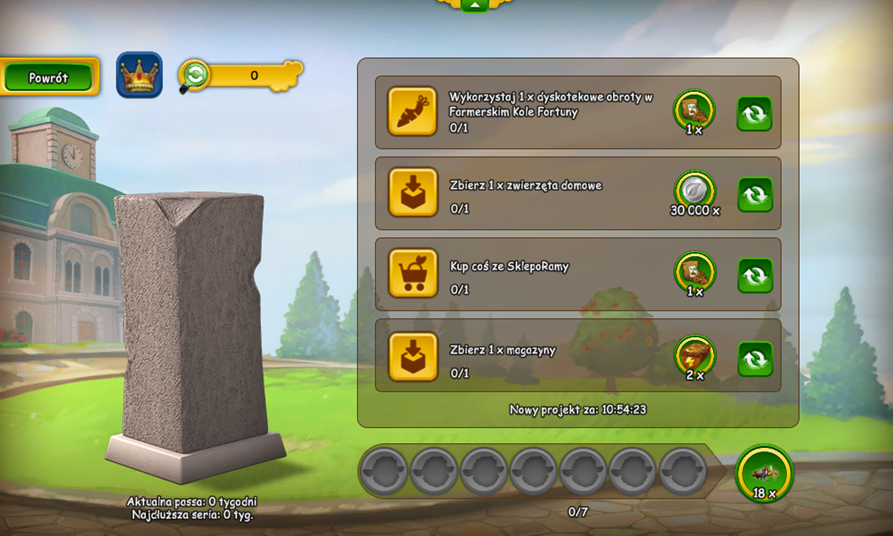Refresh the zwierzęta domowe task

[755, 194]
